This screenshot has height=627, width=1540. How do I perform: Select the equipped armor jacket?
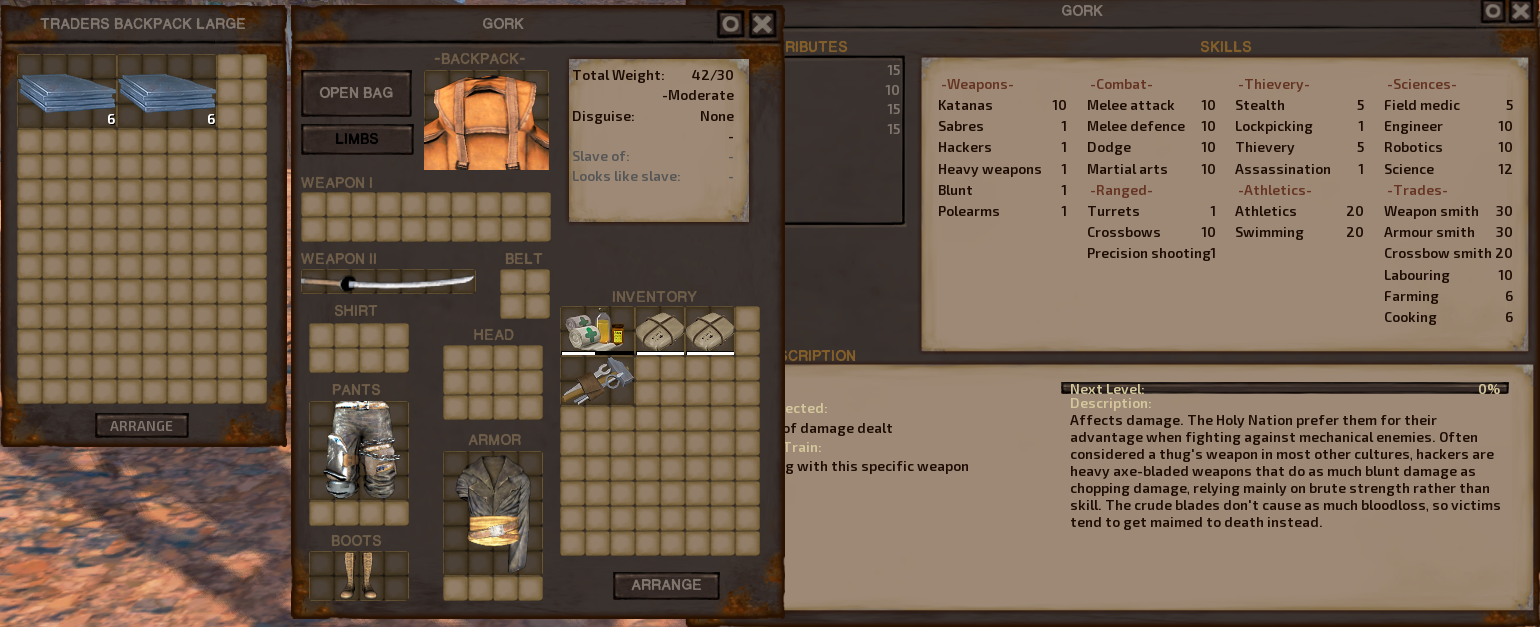(x=492, y=512)
